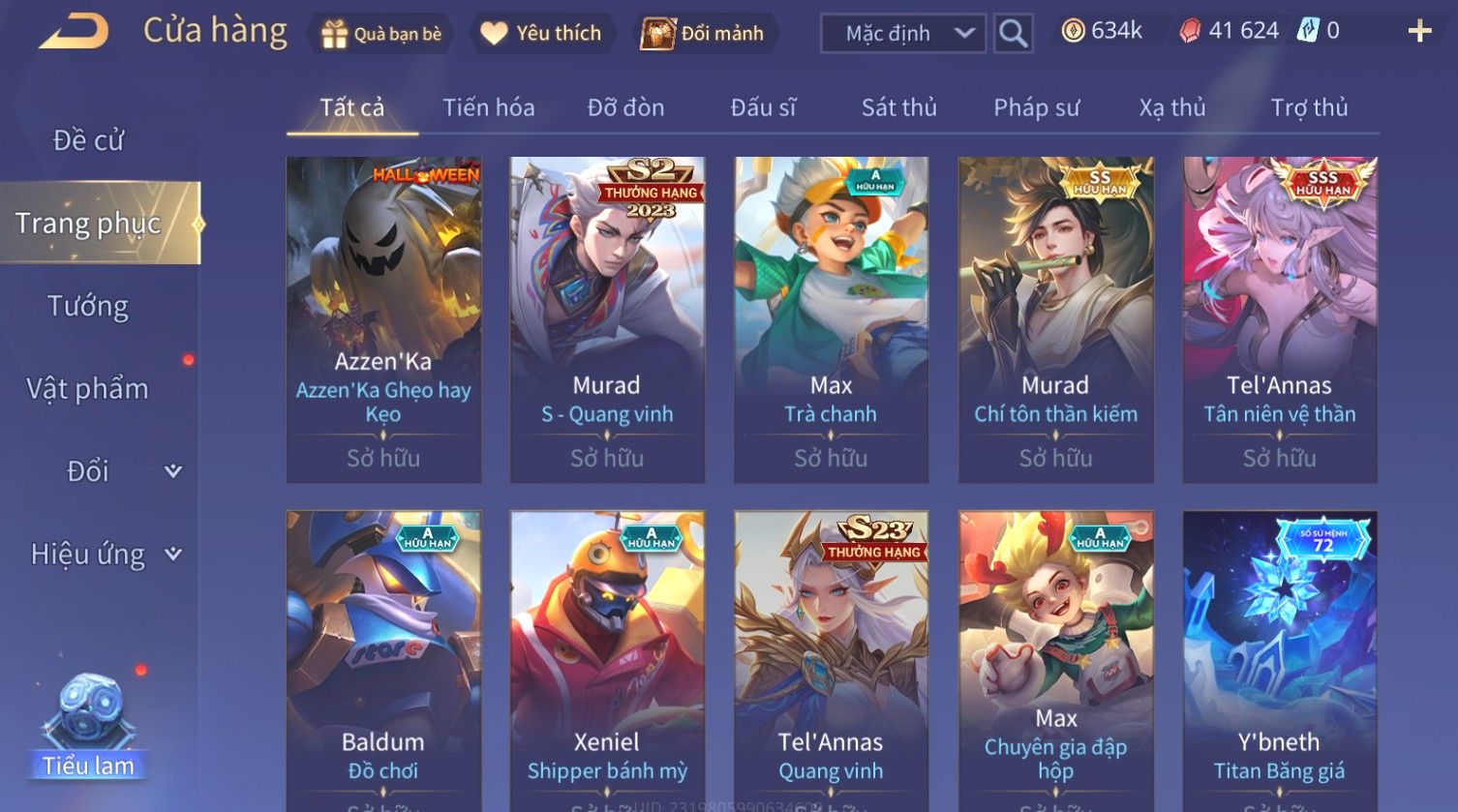The width and height of the screenshot is (1458, 812).
Task: Add currency with the plus button
Action: pos(1419,32)
